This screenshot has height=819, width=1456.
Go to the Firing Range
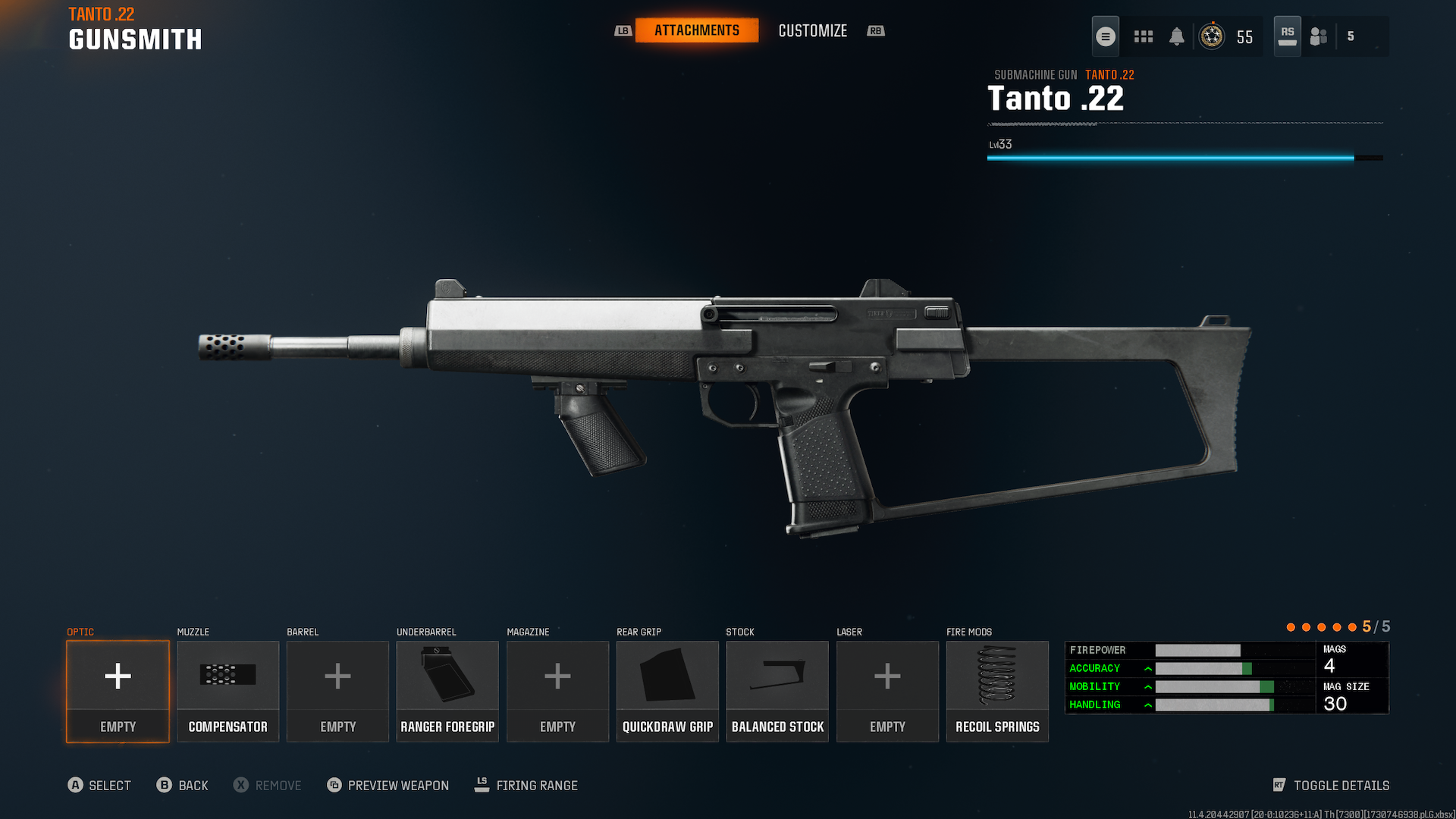(x=526, y=786)
